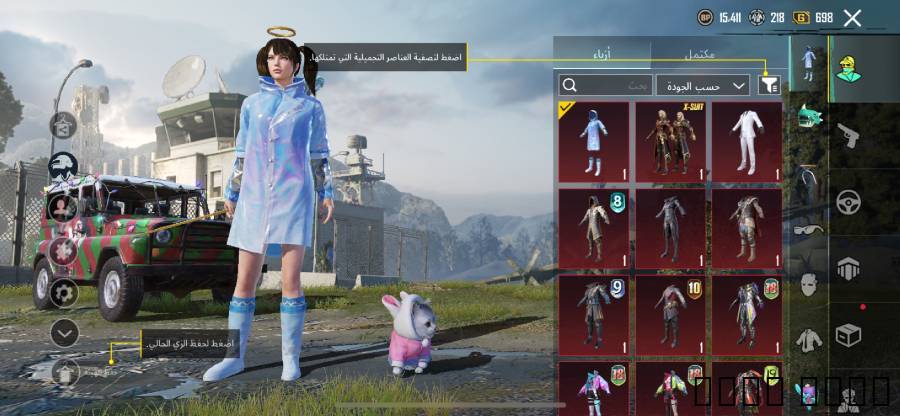Open the crate box category
The image size is (900, 416).
[849, 333]
